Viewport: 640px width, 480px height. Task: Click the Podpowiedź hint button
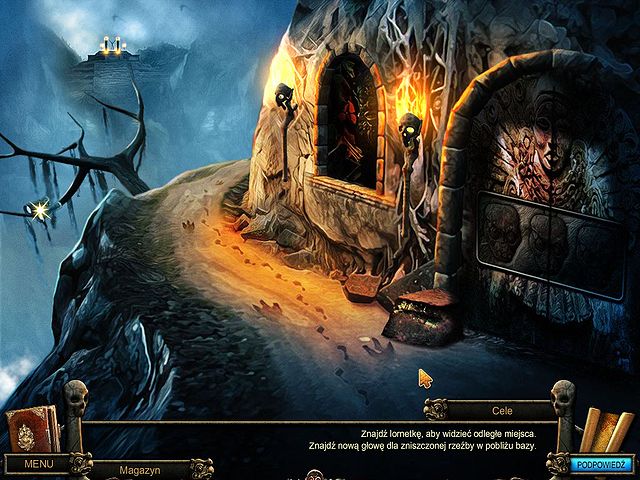click(x=600, y=465)
